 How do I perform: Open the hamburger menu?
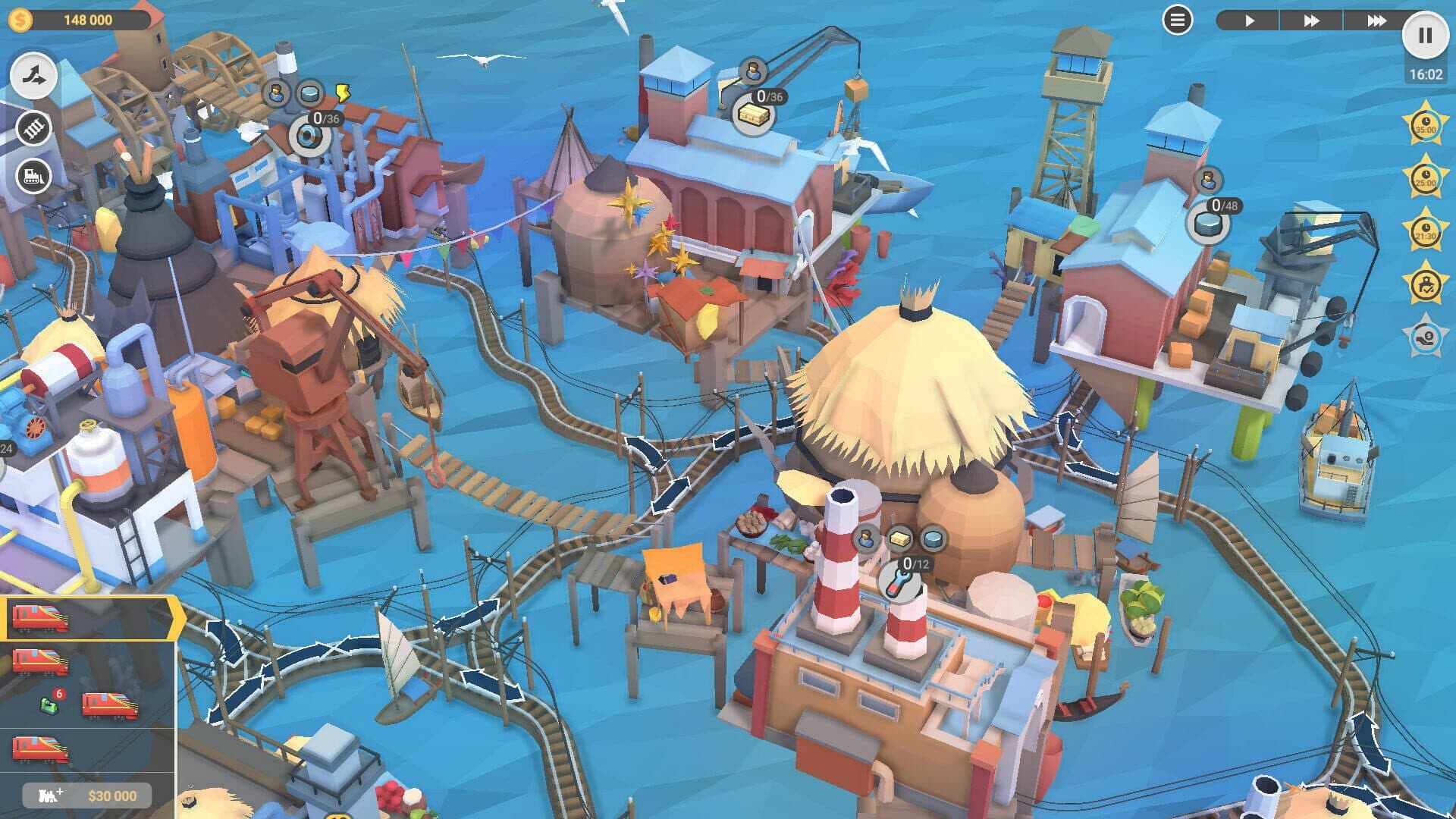coord(1177,20)
